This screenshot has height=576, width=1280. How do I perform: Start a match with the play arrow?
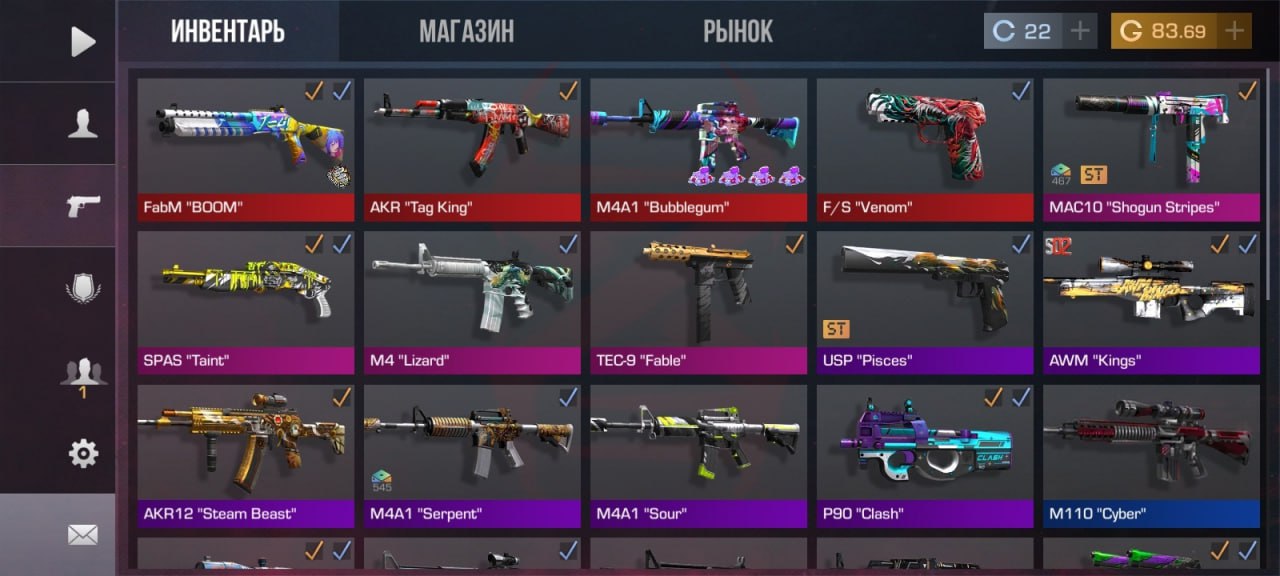click(x=83, y=41)
